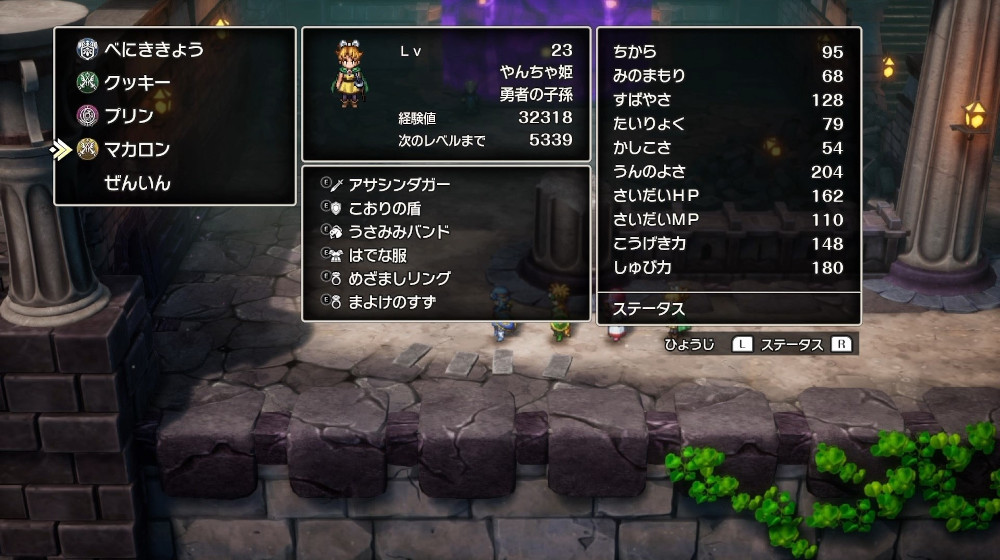This screenshot has width=1000, height=560.
Task: Pick マカロン in the party list
Action: [x=137, y=149]
